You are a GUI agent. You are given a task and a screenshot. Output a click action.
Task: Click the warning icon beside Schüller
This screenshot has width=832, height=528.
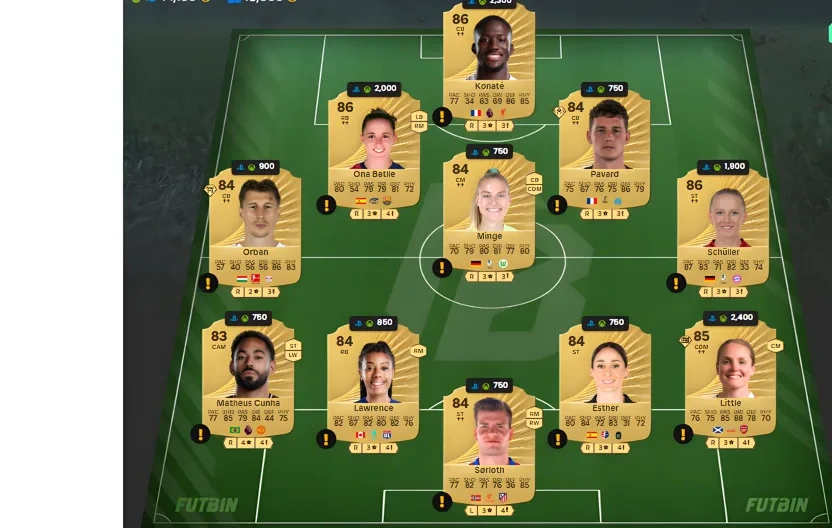click(x=676, y=283)
